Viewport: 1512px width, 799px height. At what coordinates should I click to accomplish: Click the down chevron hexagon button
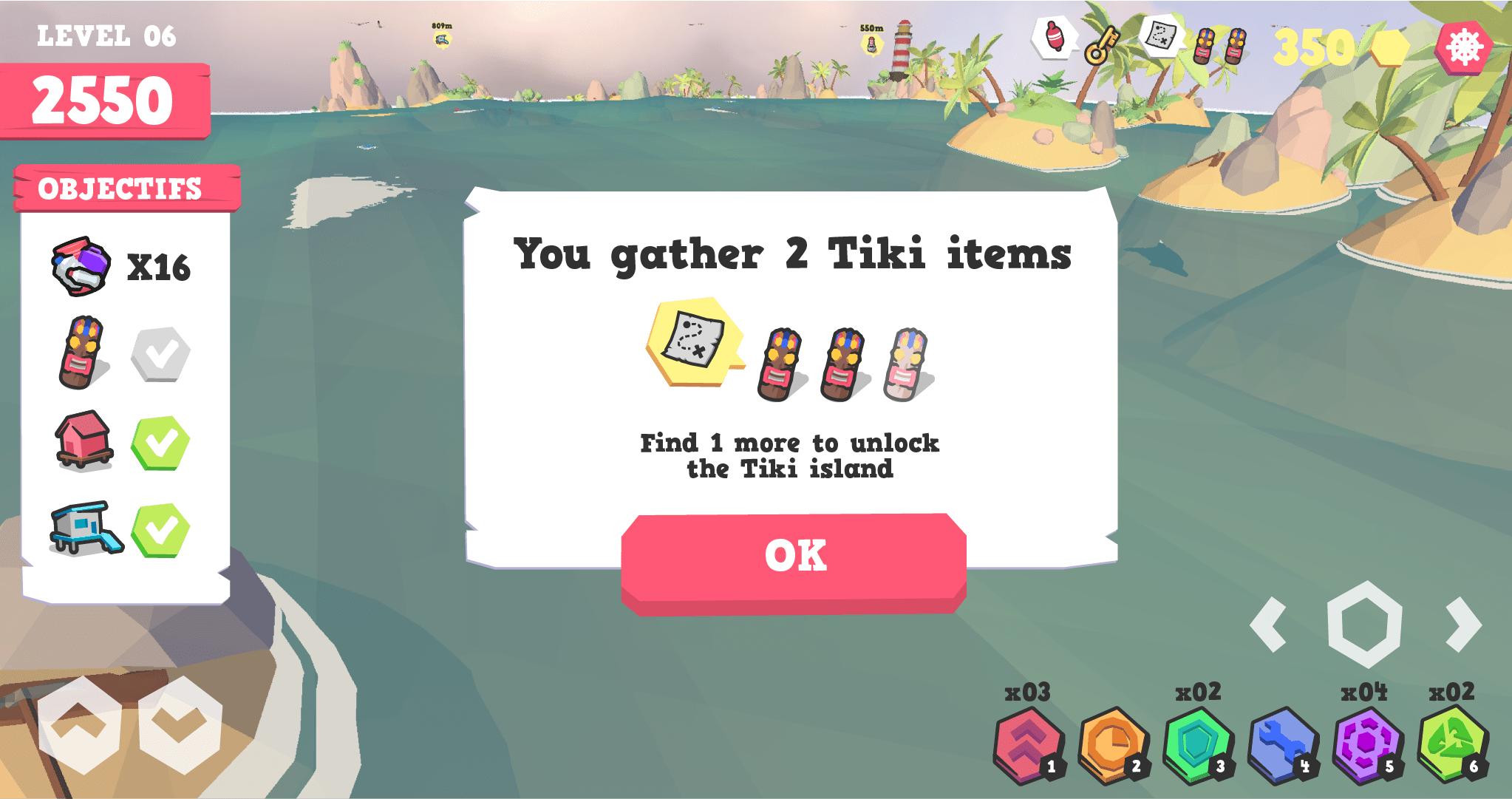tap(180, 724)
